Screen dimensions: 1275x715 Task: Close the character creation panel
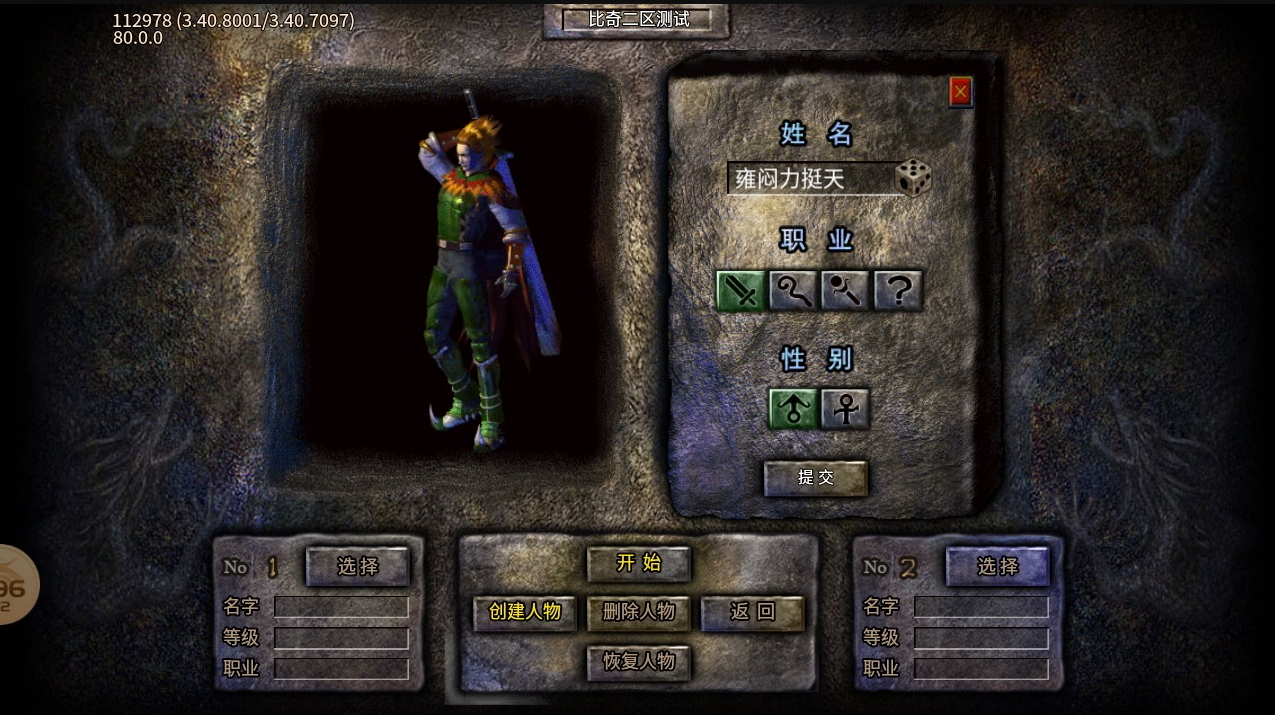(x=960, y=92)
